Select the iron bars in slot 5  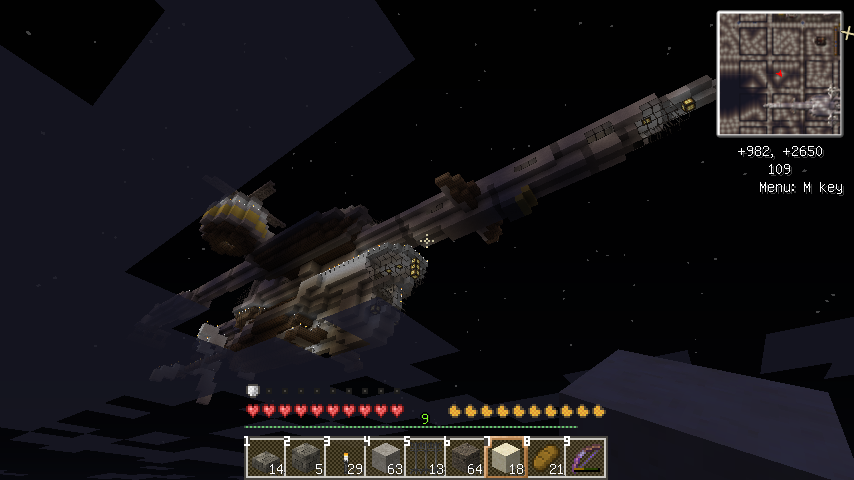[x=425, y=458]
